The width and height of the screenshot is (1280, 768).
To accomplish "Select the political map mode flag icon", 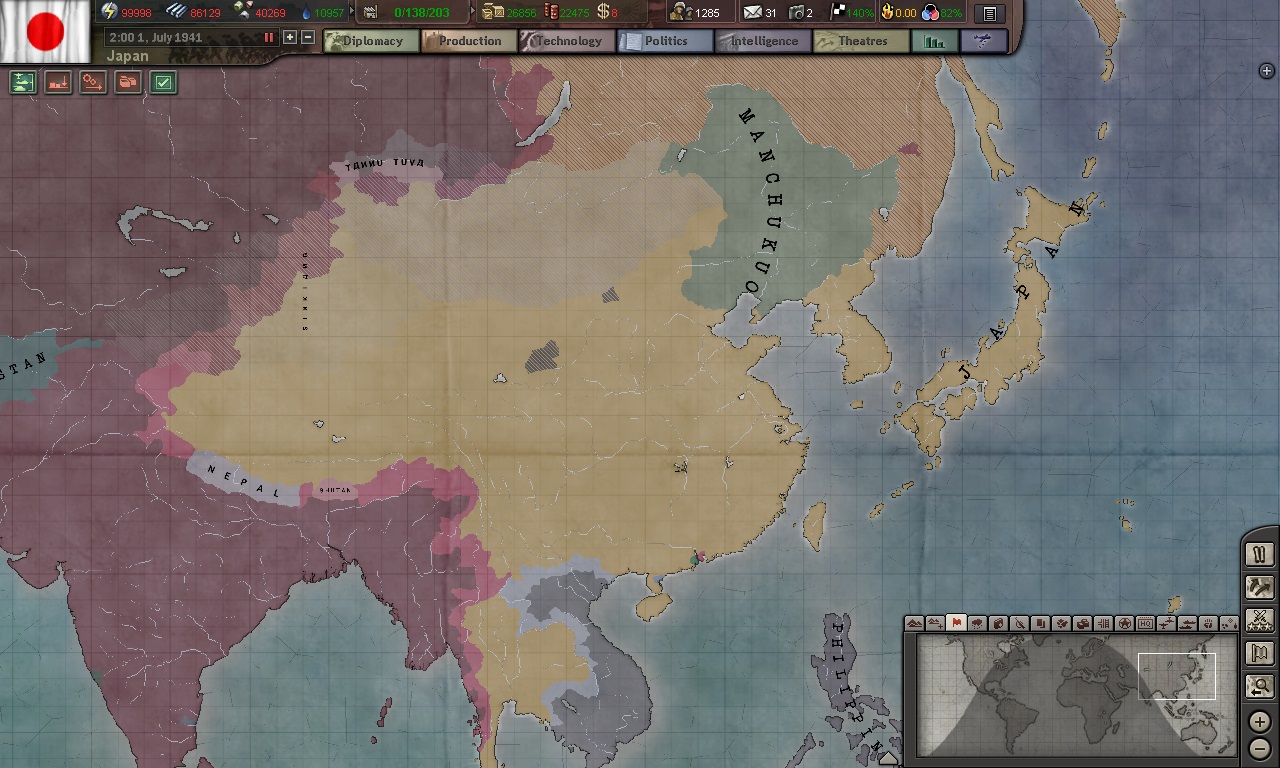I will click(x=957, y=622).
